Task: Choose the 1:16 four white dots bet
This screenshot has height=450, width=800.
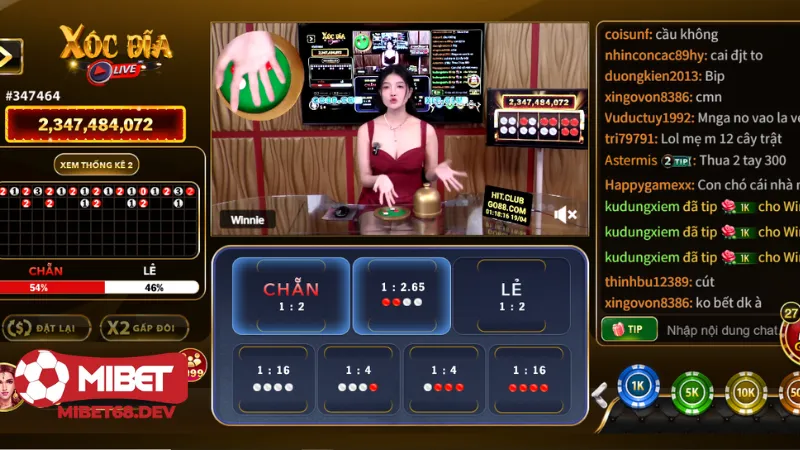Action: point(272,378)
